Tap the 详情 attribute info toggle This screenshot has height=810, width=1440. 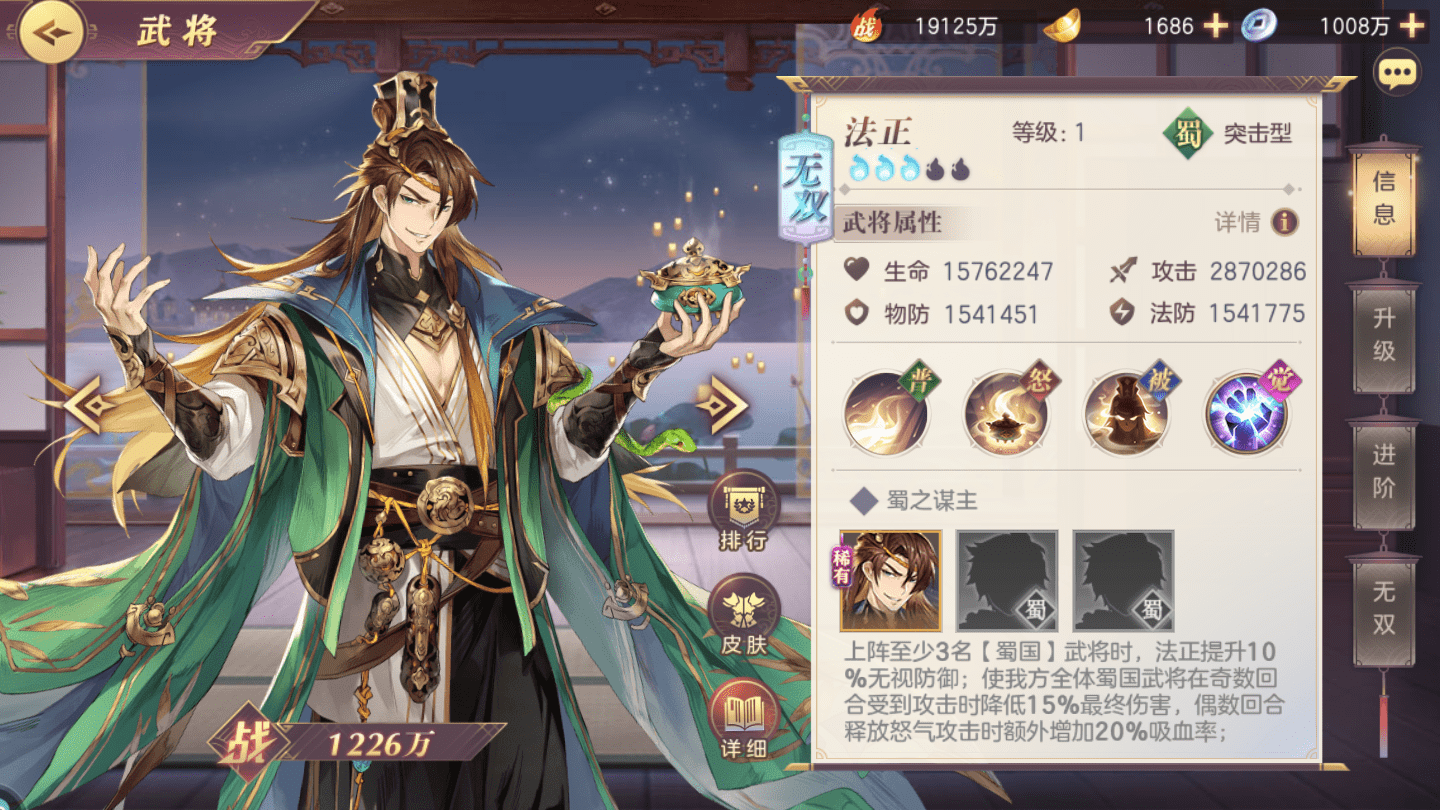pos(1253,221)
